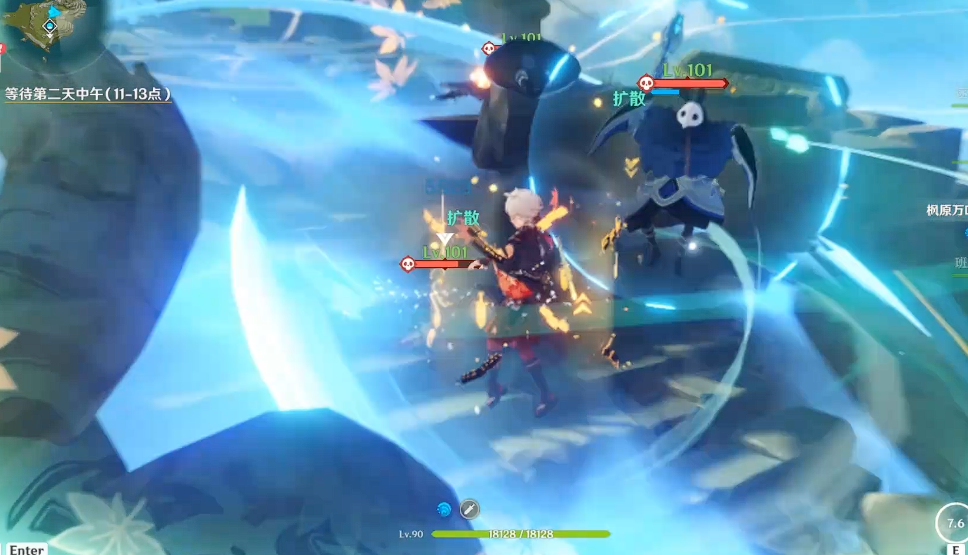Click the grey sword buff icon

(469, 509)
